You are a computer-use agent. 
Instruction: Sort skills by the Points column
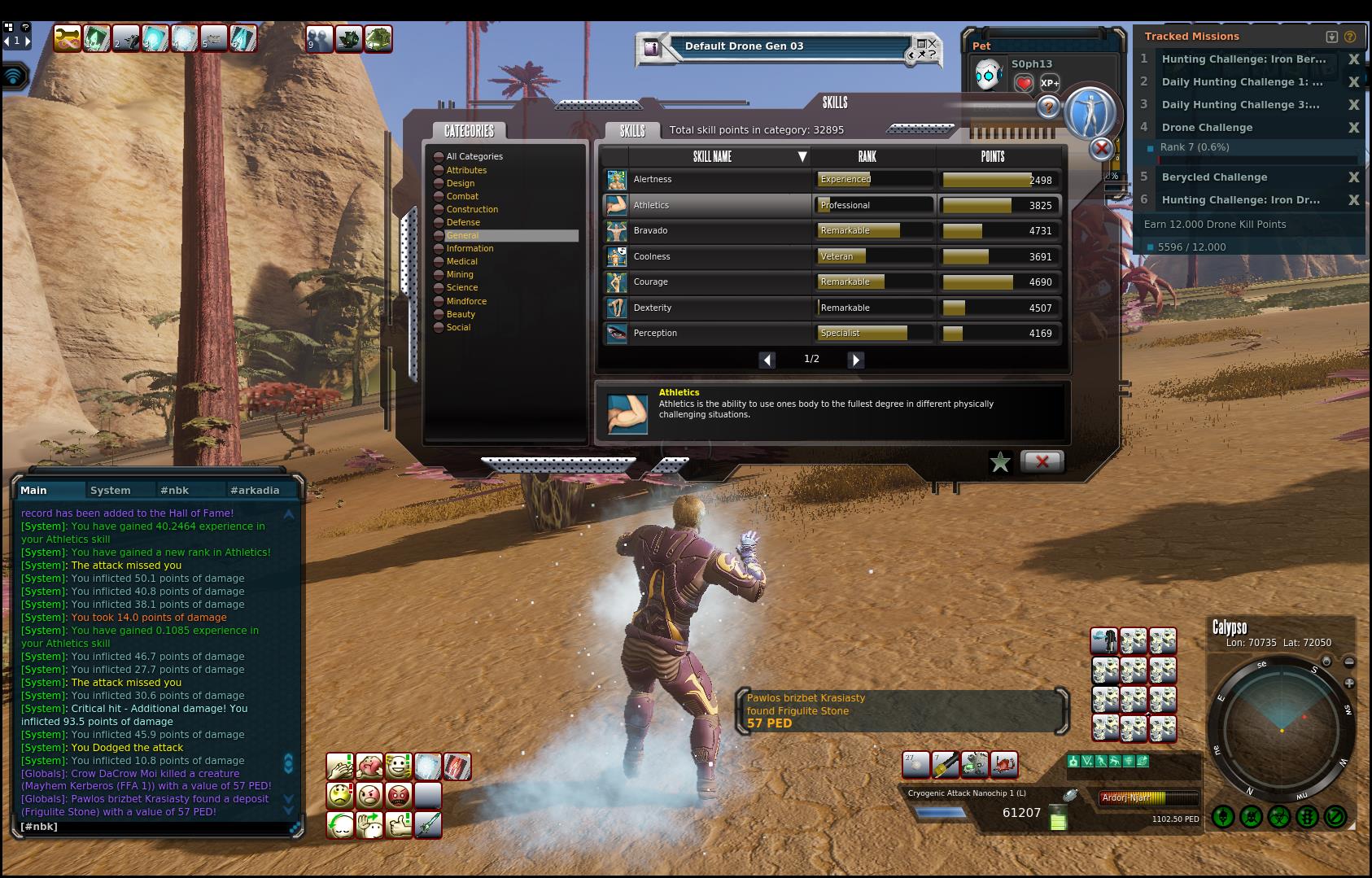[x=993, y=156]
